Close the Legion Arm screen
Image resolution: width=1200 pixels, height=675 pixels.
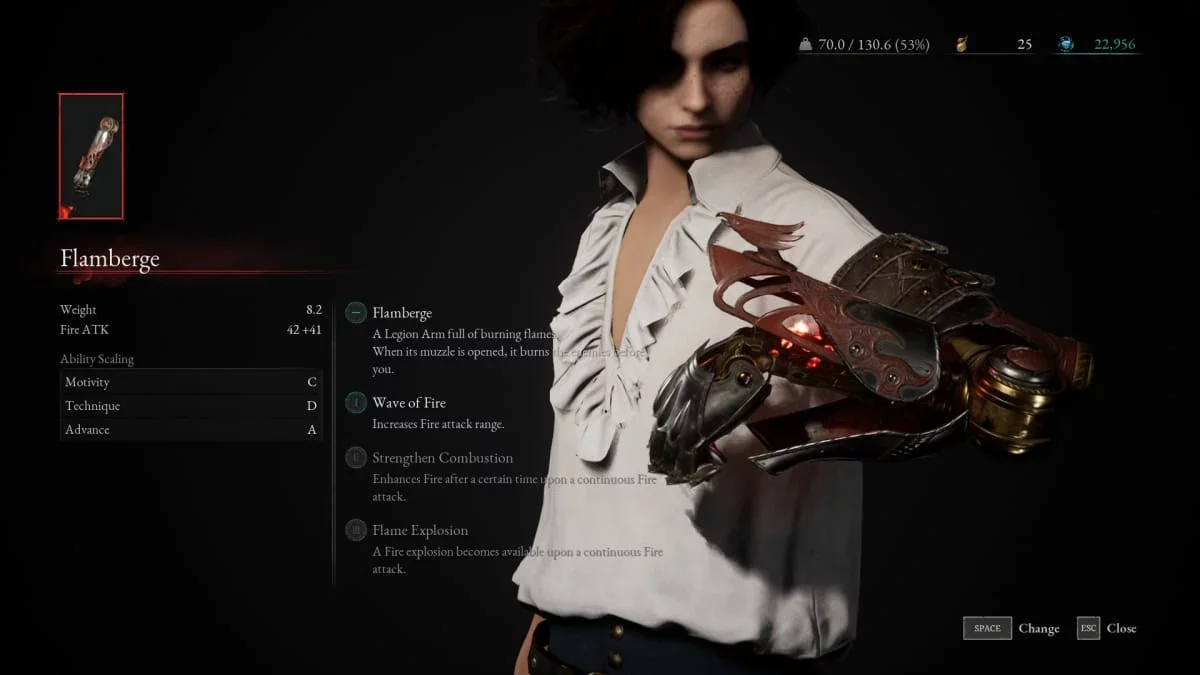click(x=1107, y=628)
